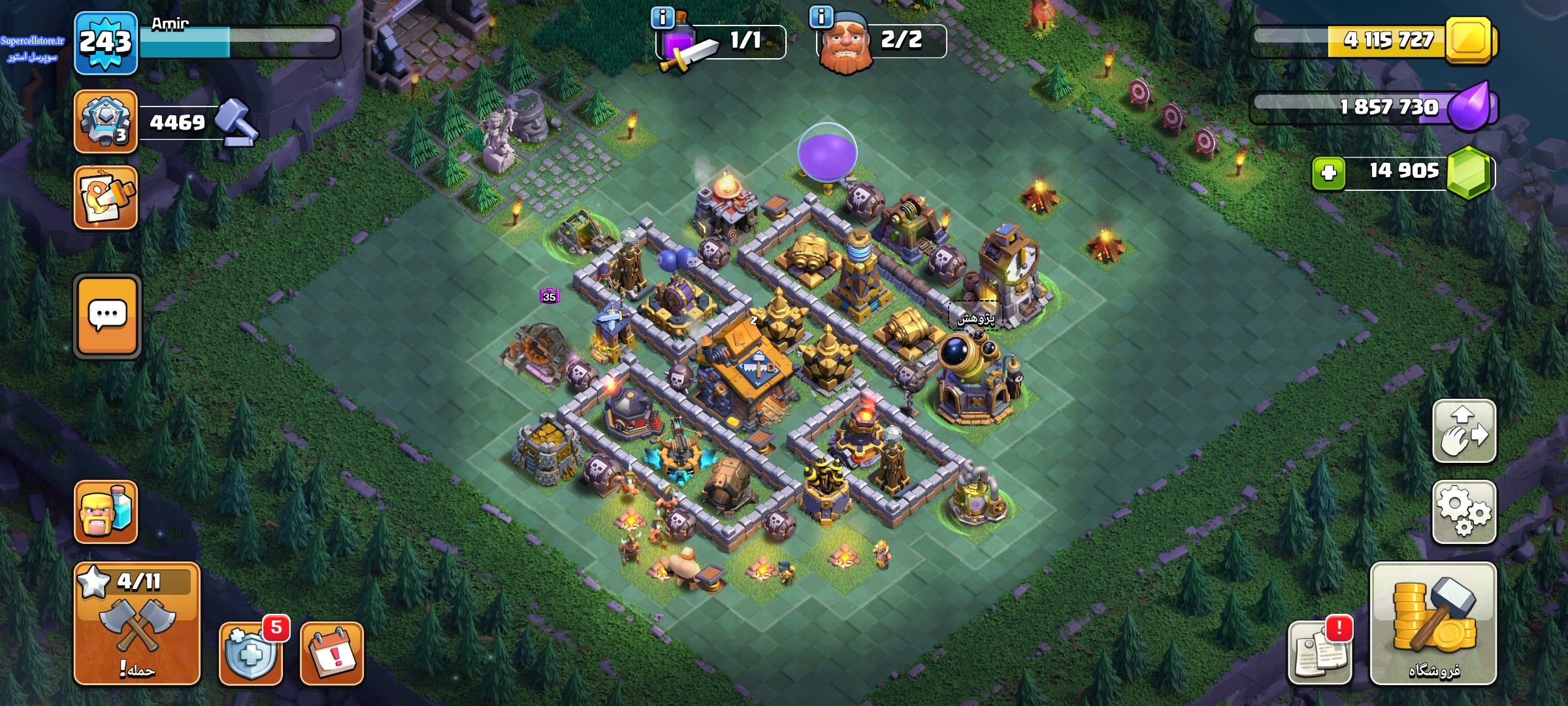The width and height of the screenshot is (1568, 706).
Task: Tap the green gem icon
Action: (1470, 173)
